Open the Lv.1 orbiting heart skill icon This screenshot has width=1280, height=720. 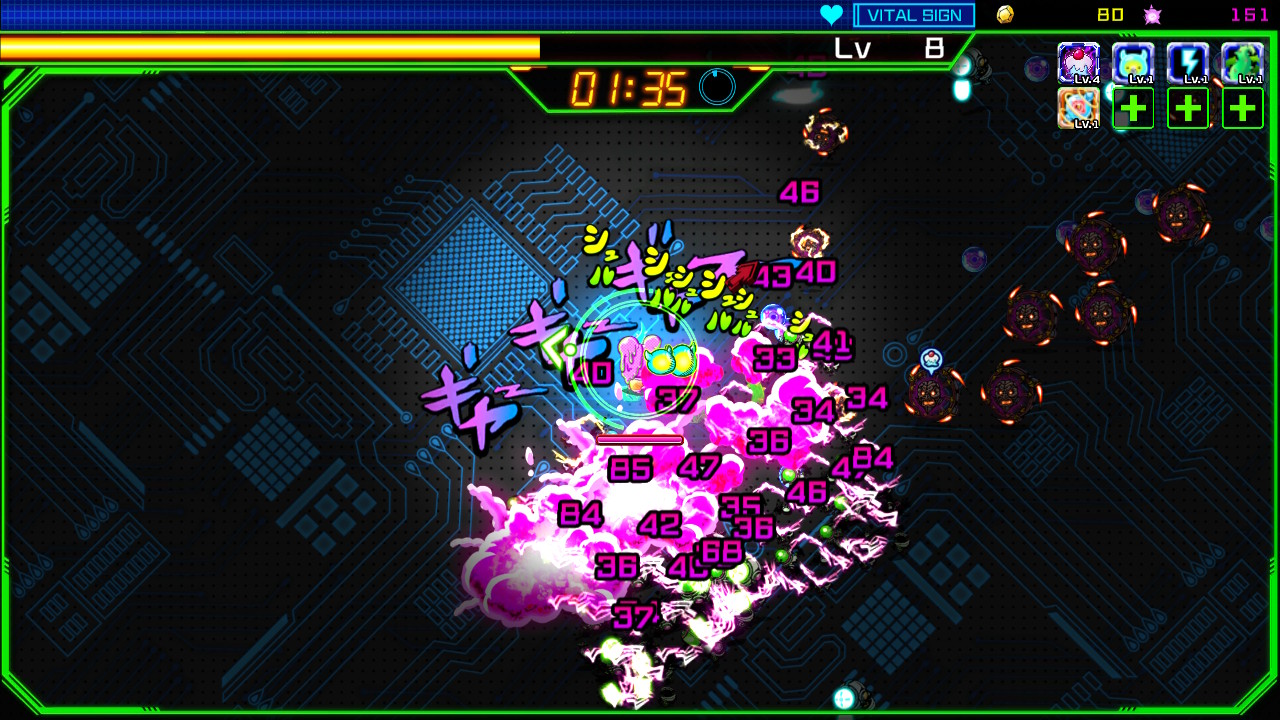[x=1080, y=105]
